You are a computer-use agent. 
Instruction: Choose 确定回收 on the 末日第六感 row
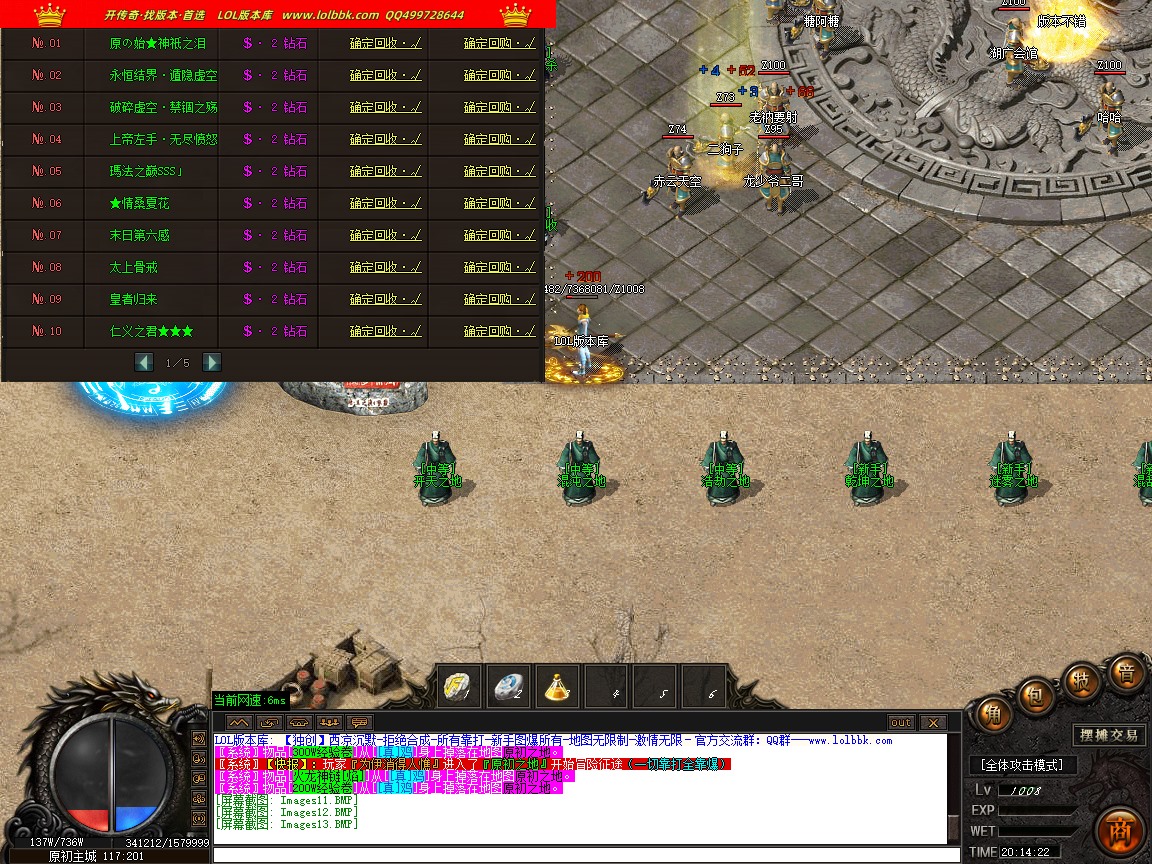point(385,235)
